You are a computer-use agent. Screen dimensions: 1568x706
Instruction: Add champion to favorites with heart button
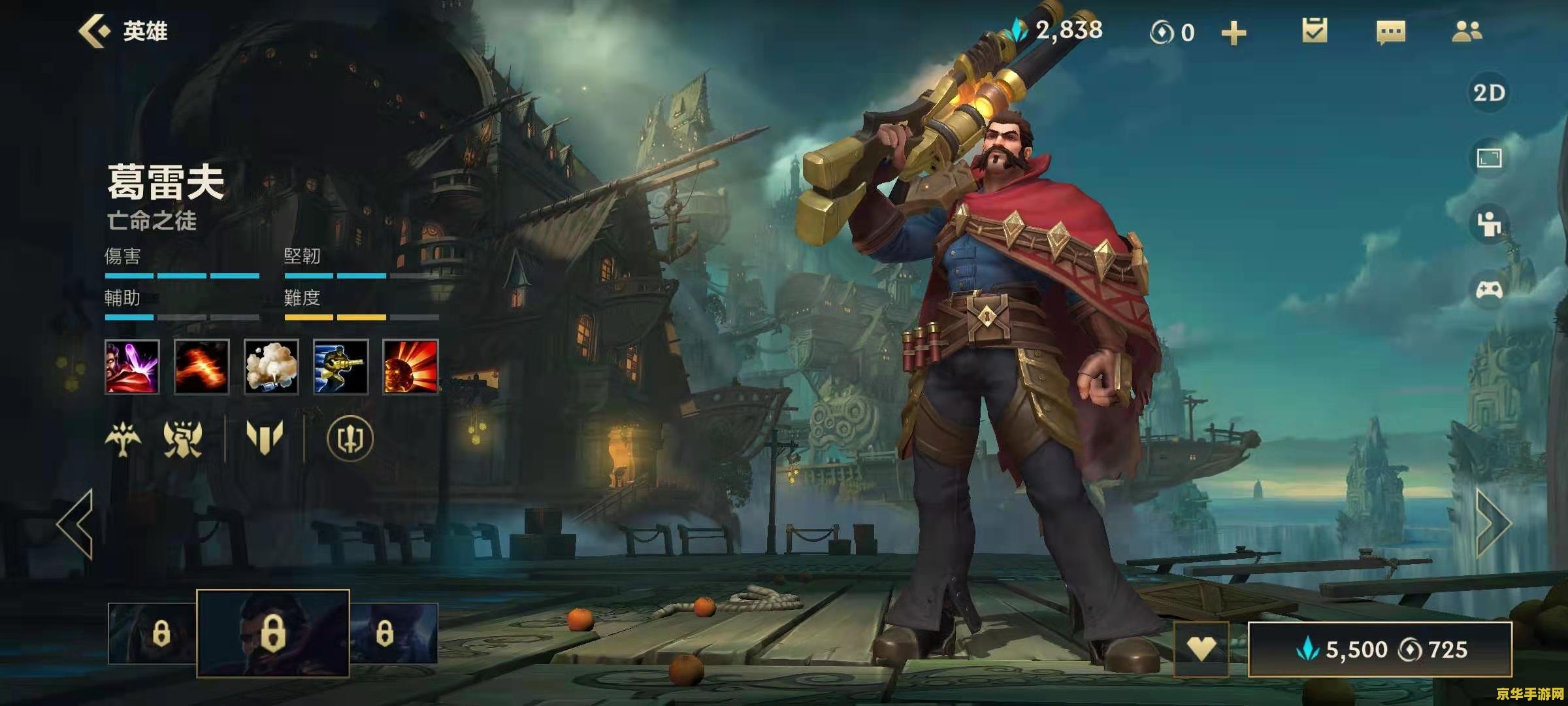coord(1201,649)
